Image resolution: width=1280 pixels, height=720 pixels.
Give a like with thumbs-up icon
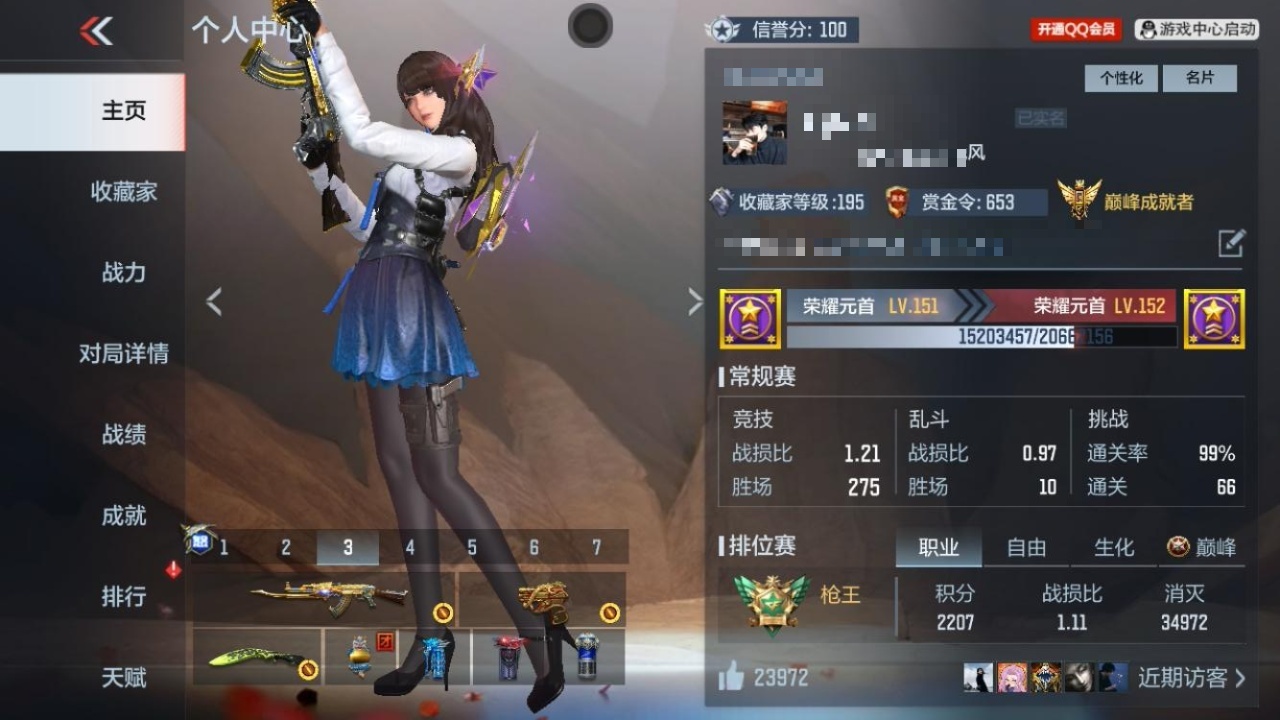point(732,678)
